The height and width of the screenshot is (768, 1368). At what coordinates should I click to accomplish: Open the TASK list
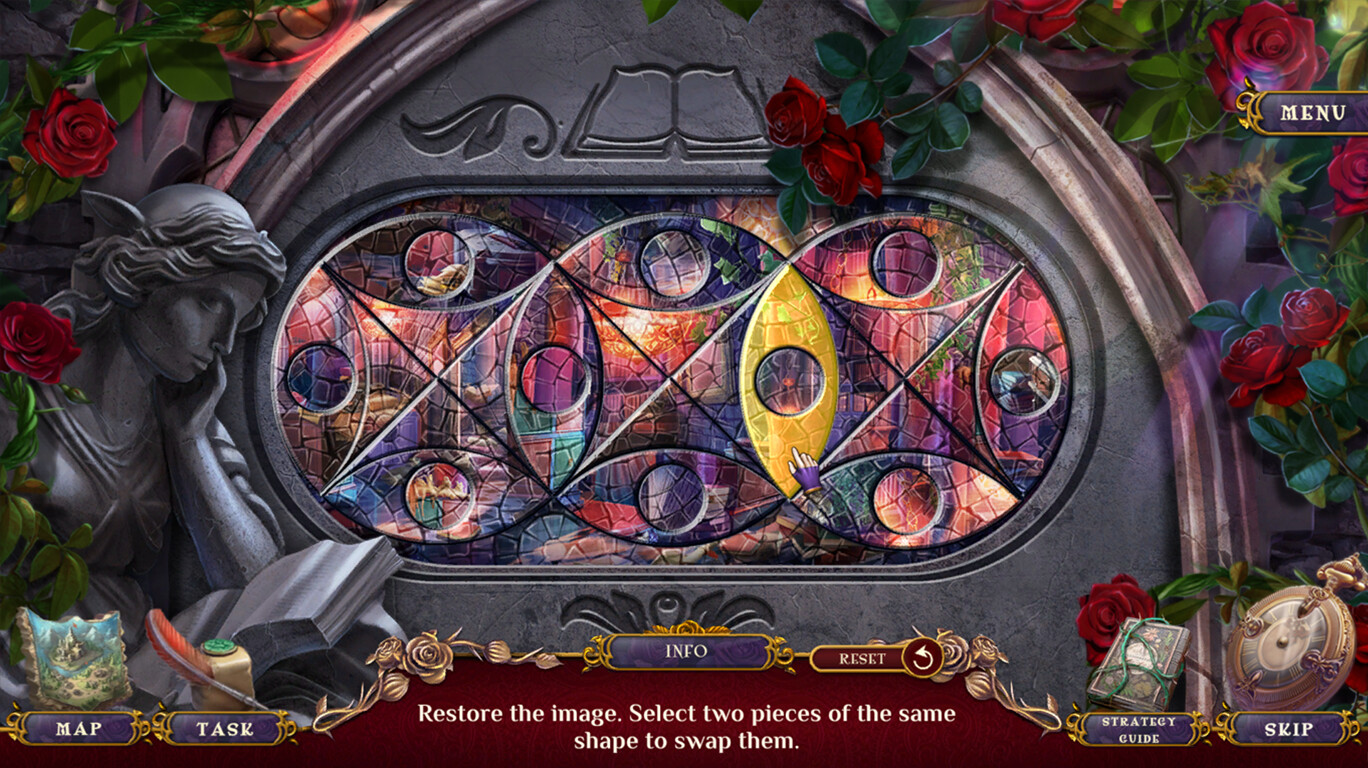pos(220,730)
